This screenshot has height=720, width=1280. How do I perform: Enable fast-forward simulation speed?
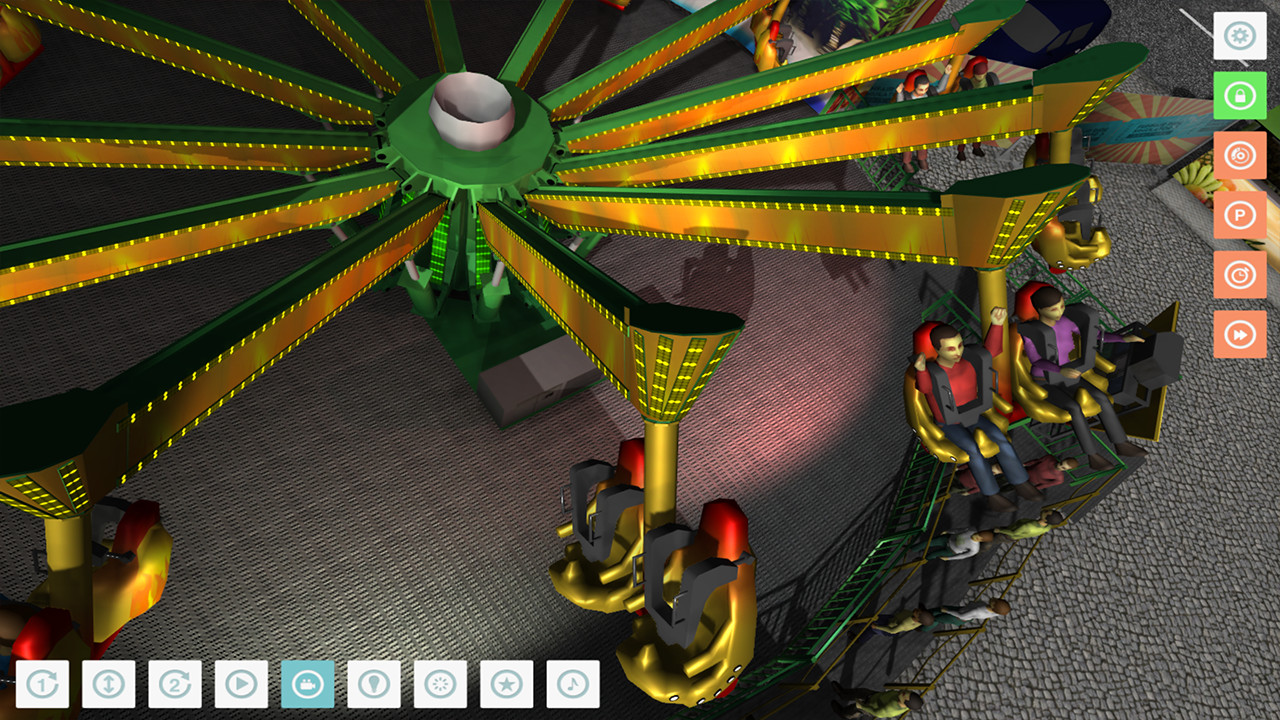coord(1240,335)
